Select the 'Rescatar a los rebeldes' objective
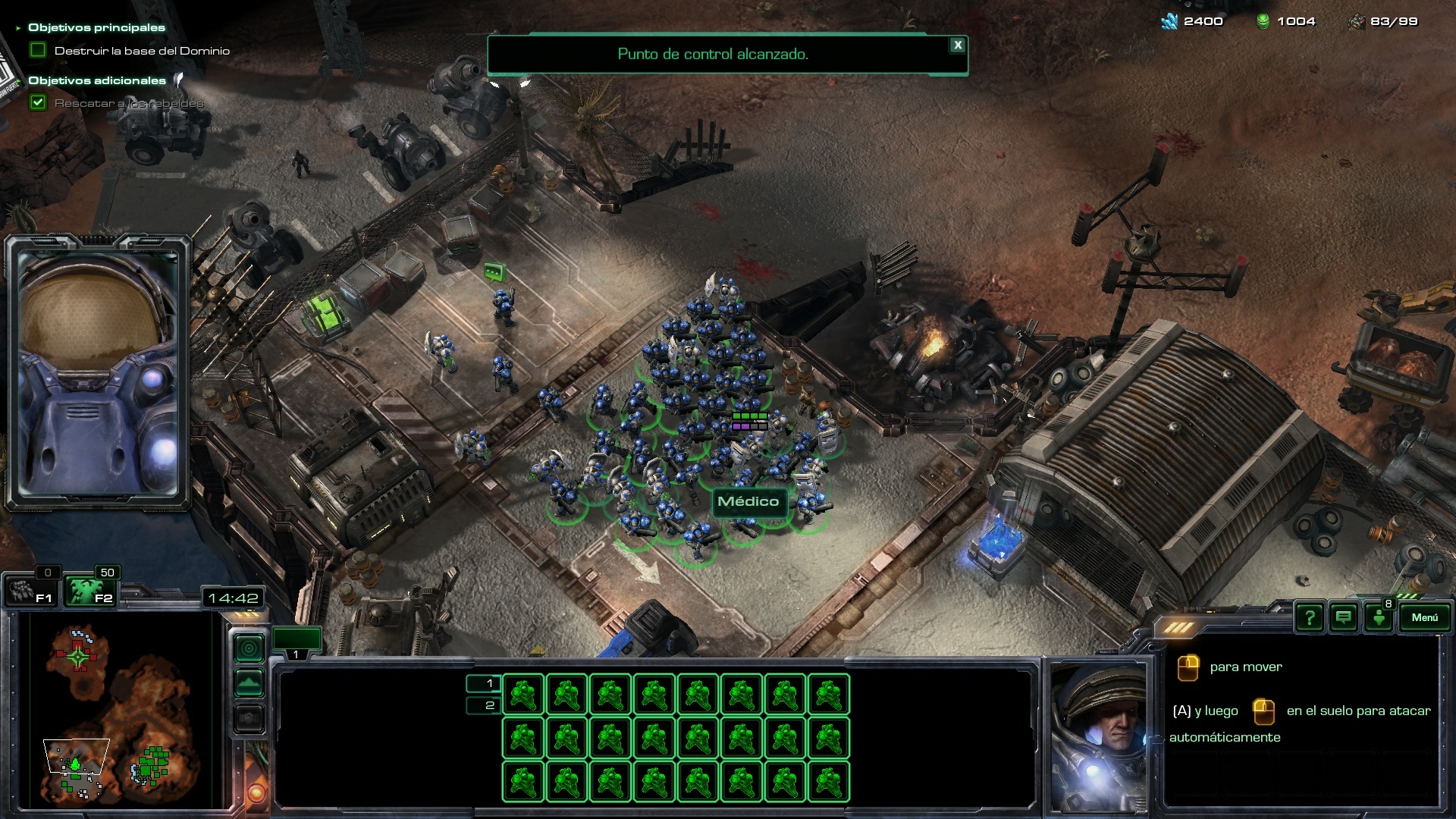1456x819 pixels. pos(129,103)
